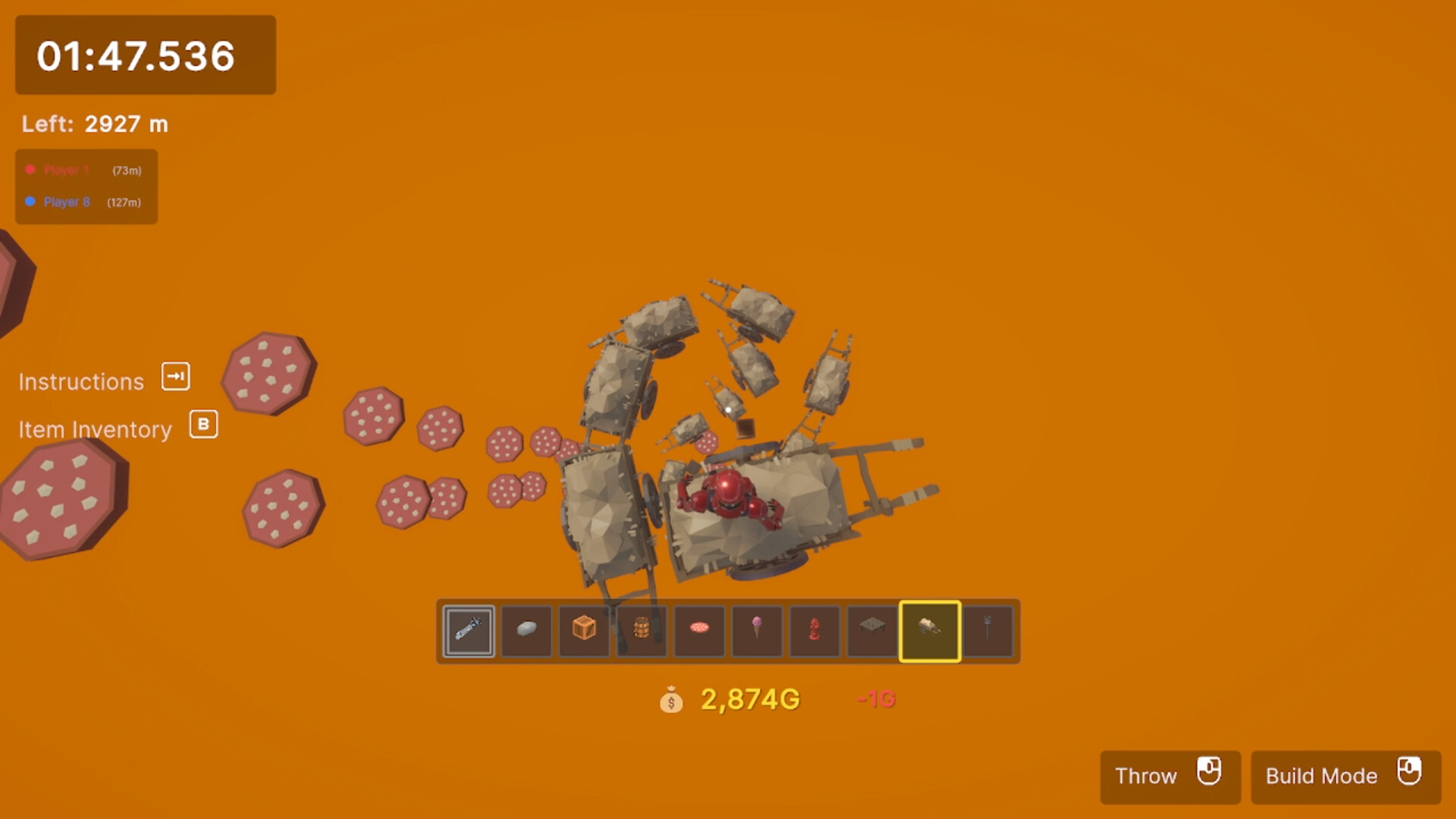The height and width of the screenshot is (819, 1456).
Task: Click the money bag icon near the gold count
Action: tap(672, 701)
